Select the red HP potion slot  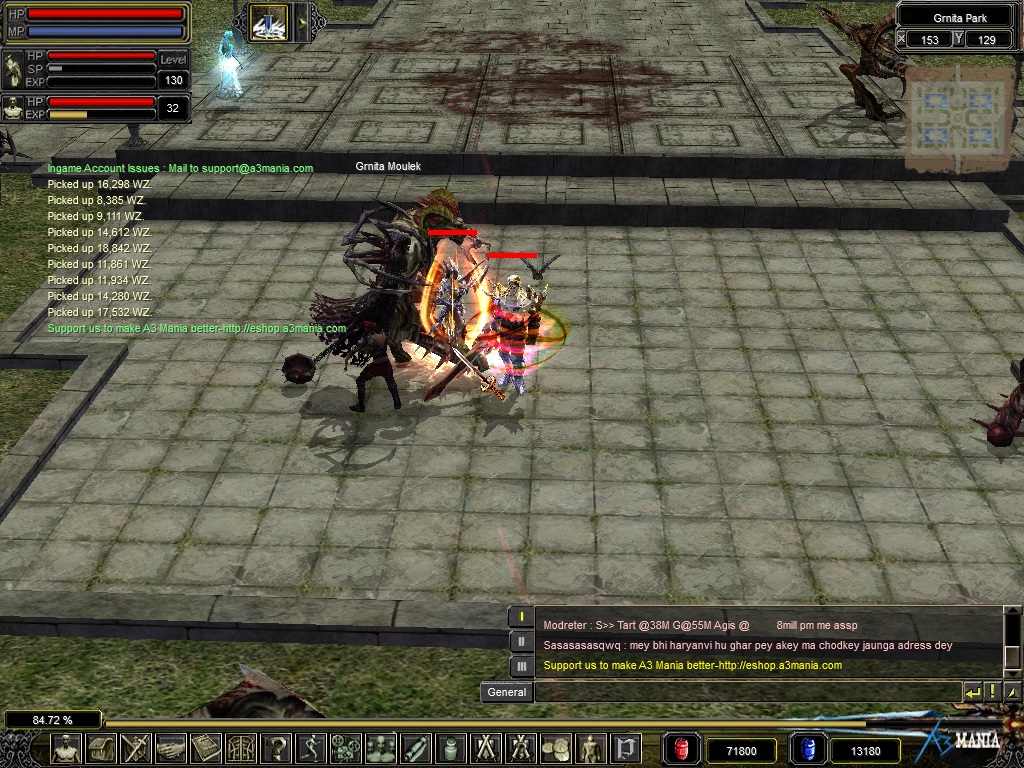682,749
